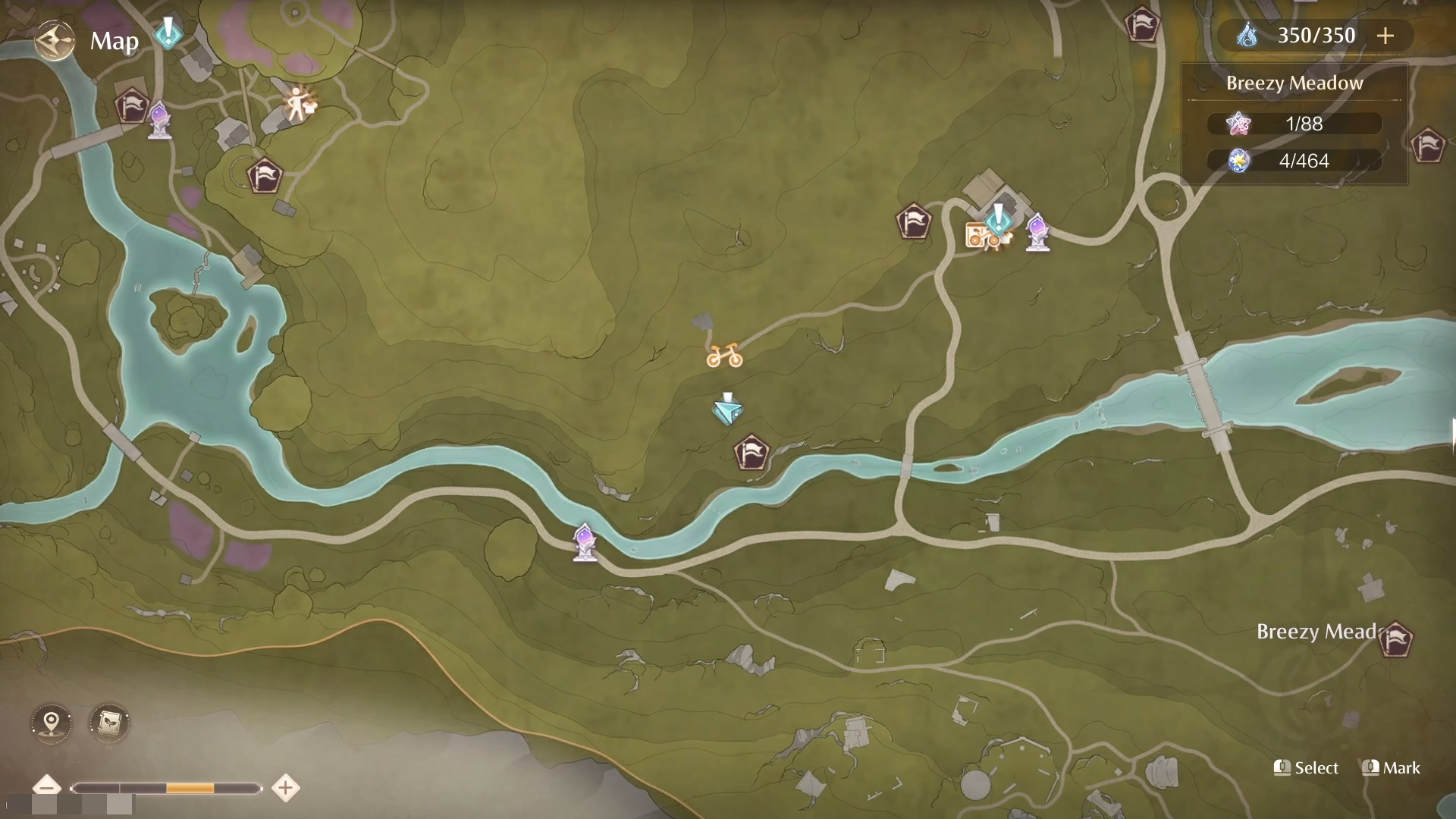
Task: Select the flag waypoint beside the river
Action: click(x=751, y=453)
